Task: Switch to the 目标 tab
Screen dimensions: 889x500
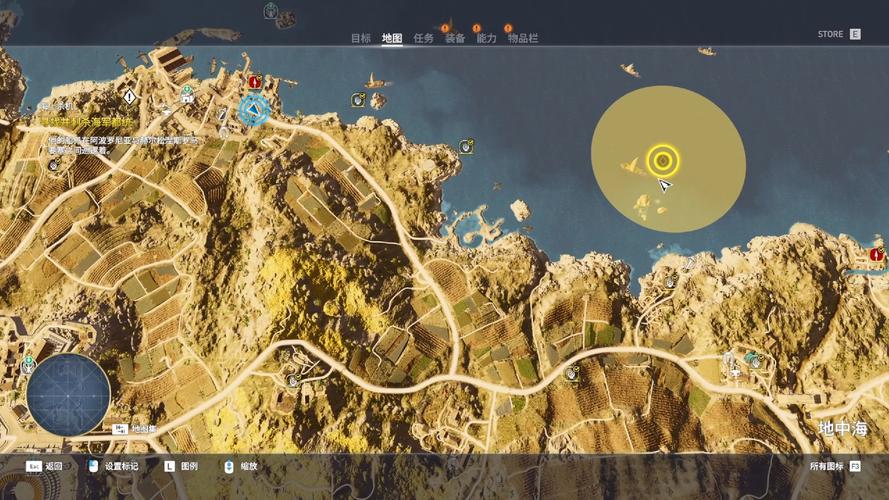Action: [360, 38]
